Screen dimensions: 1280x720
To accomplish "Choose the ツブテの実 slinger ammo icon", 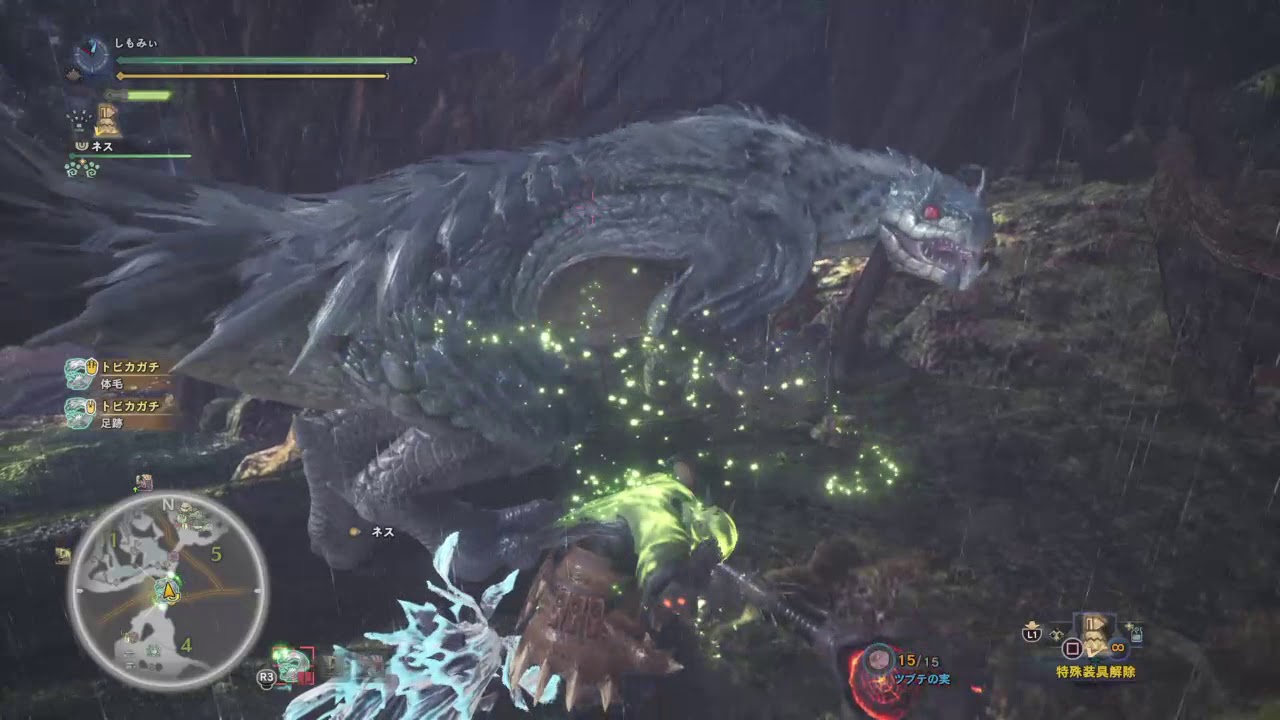I will point(879,660).
